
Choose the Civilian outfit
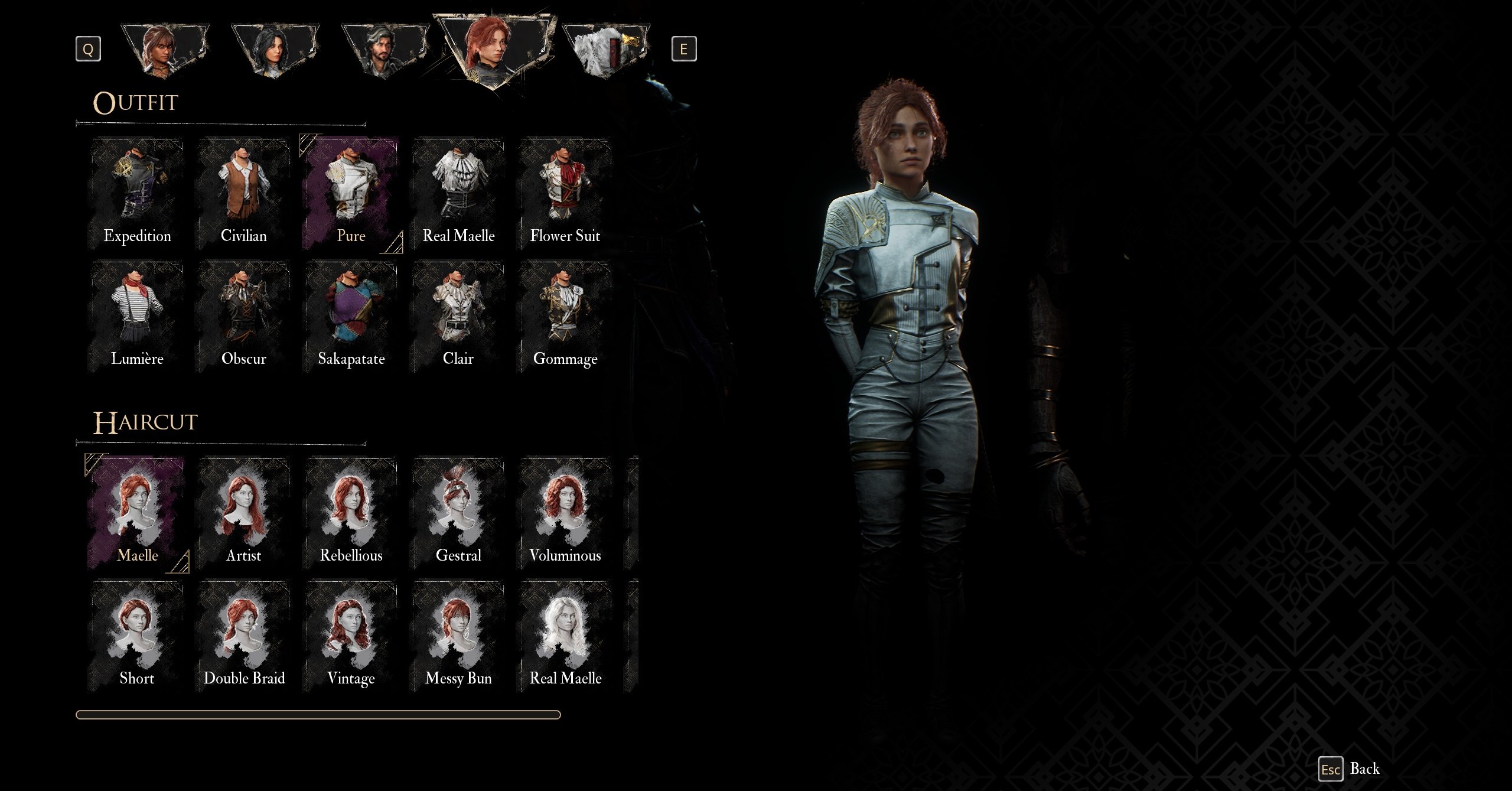tap(244, 193)
